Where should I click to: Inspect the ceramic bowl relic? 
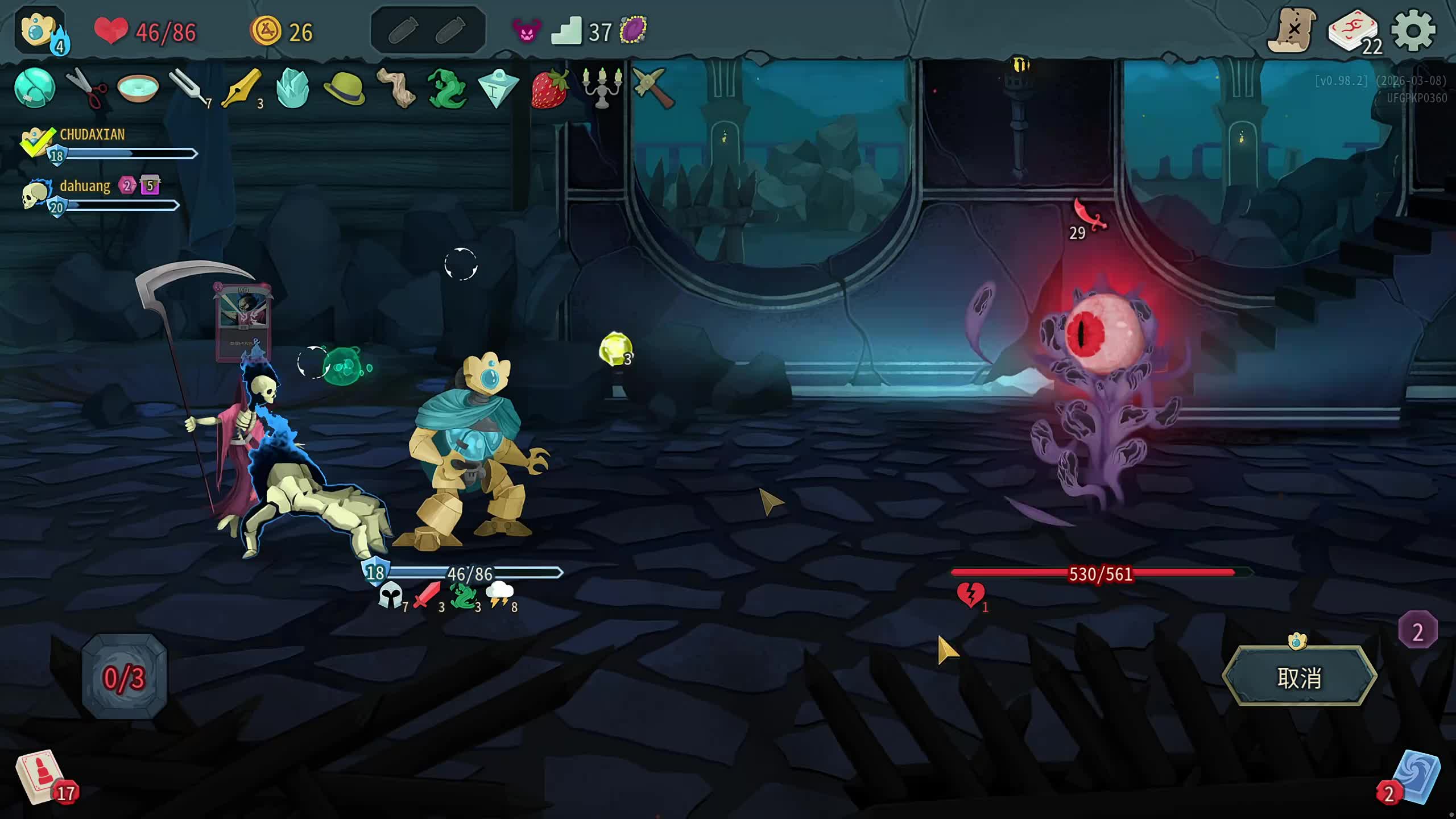click(138, 88)
